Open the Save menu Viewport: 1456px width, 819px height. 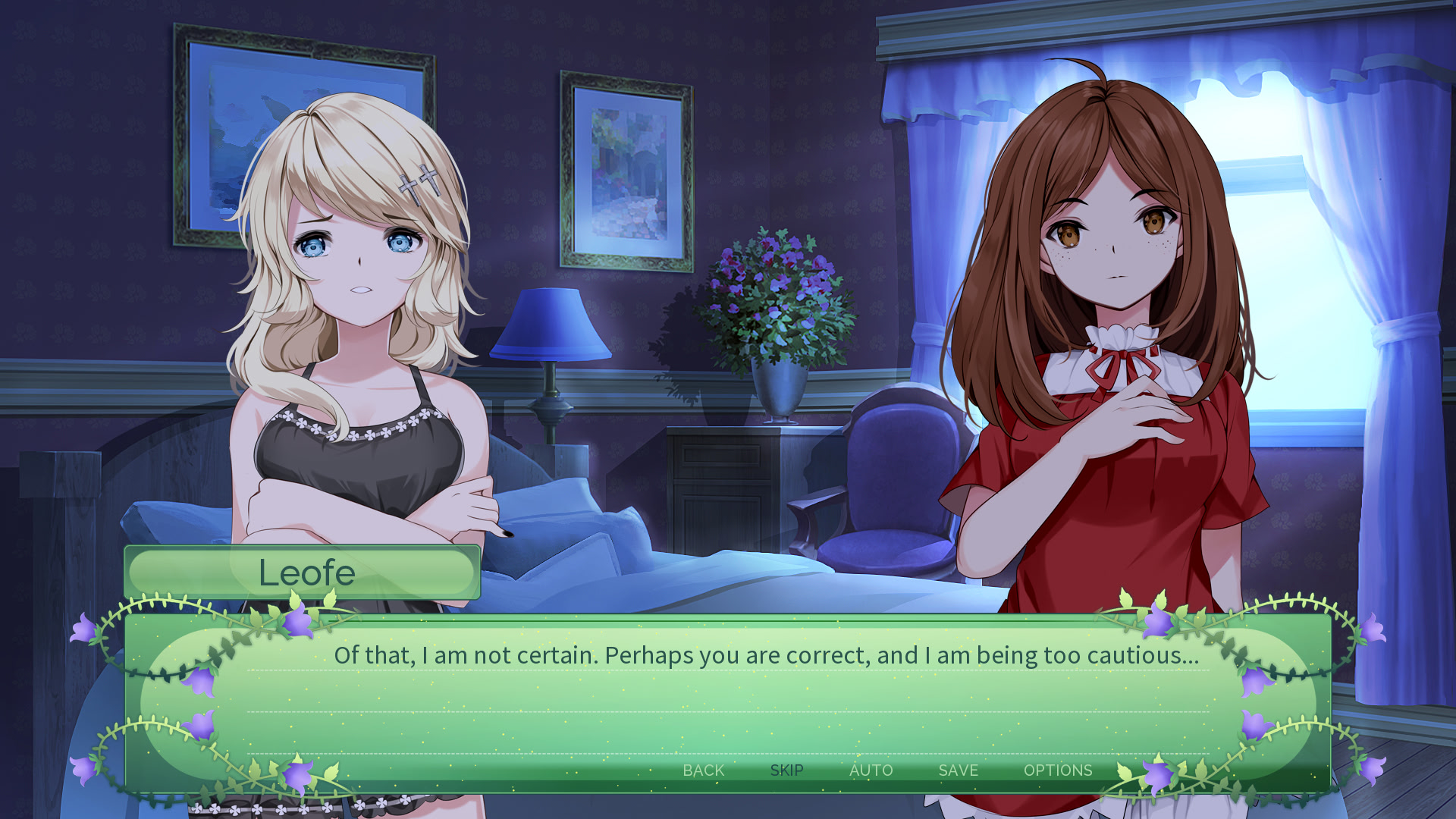coord(958,770)
